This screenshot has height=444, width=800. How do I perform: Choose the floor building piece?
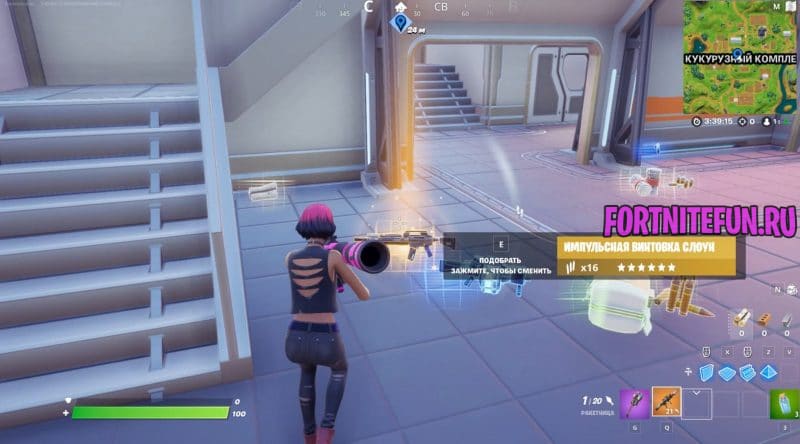728,372
